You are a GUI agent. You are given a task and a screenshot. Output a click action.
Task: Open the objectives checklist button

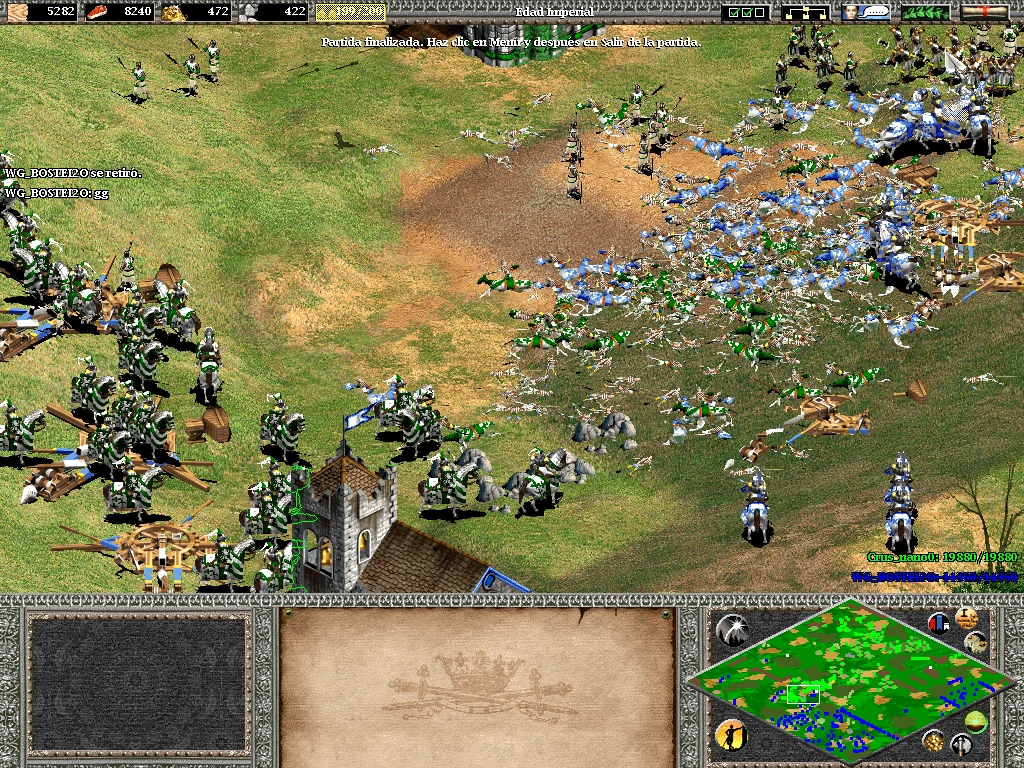[747, 12]
